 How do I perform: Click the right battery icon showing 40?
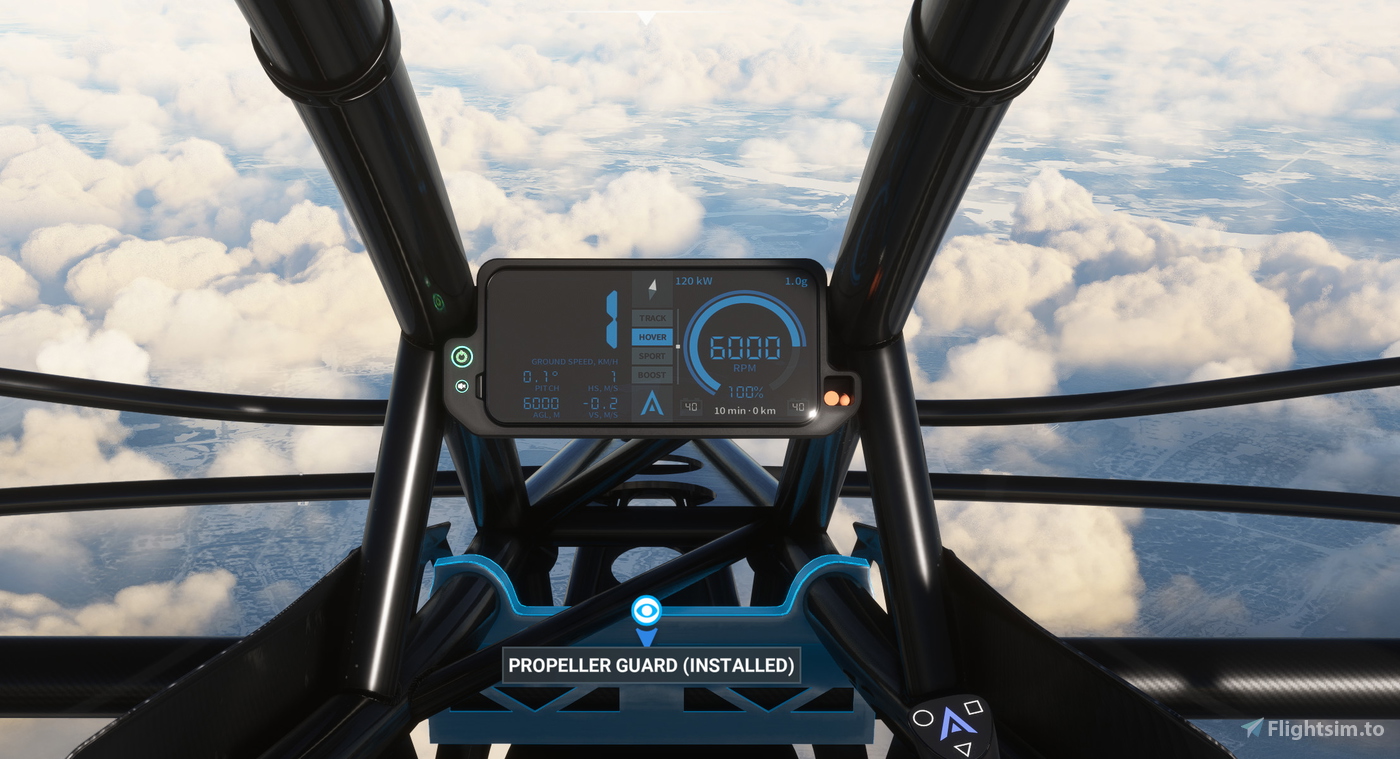[x=798, y=405]
